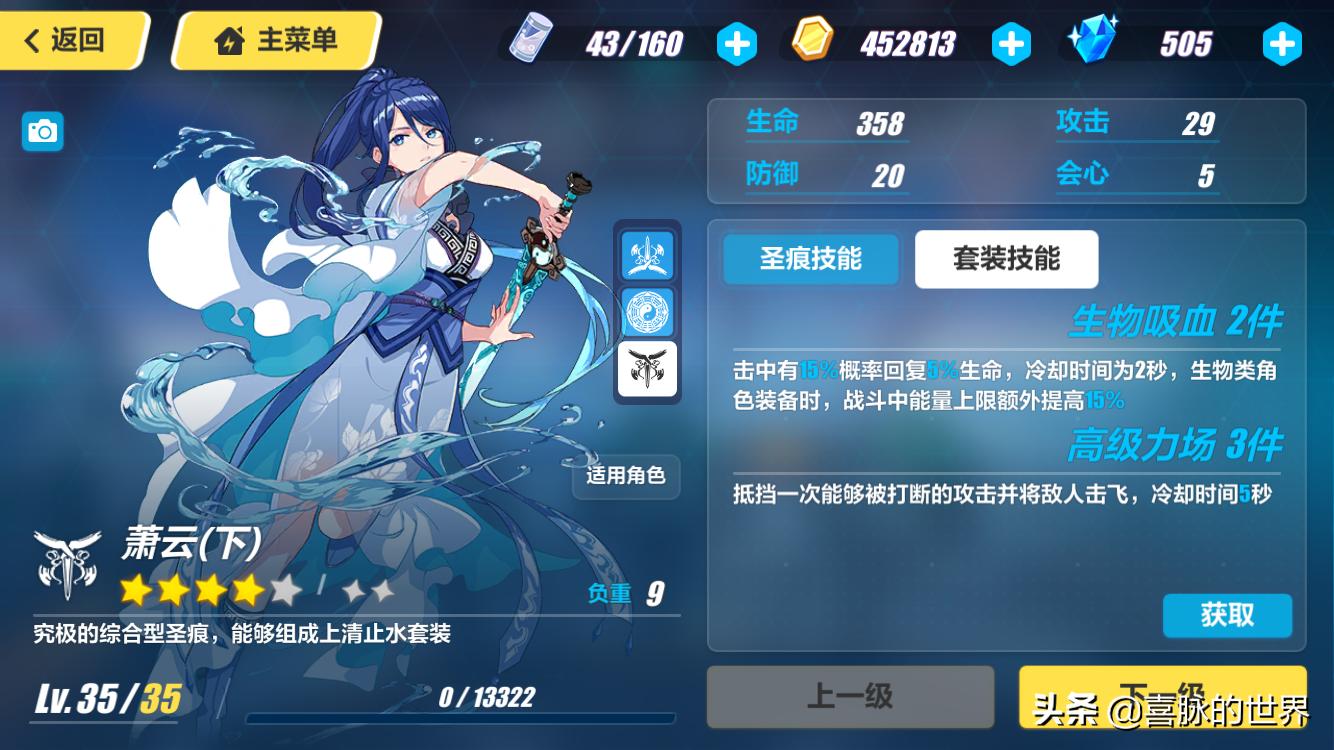Click the plus to buy more crystals
This screenshot has width=1334, height=750.
tap(1282, 44)
